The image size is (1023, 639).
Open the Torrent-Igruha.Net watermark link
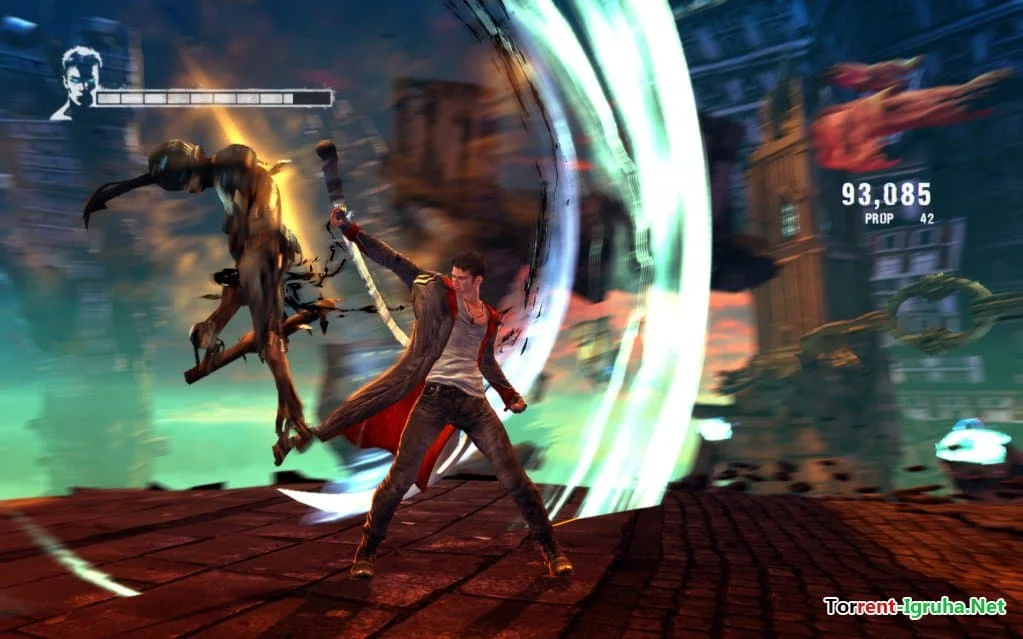tap(914, 606)
